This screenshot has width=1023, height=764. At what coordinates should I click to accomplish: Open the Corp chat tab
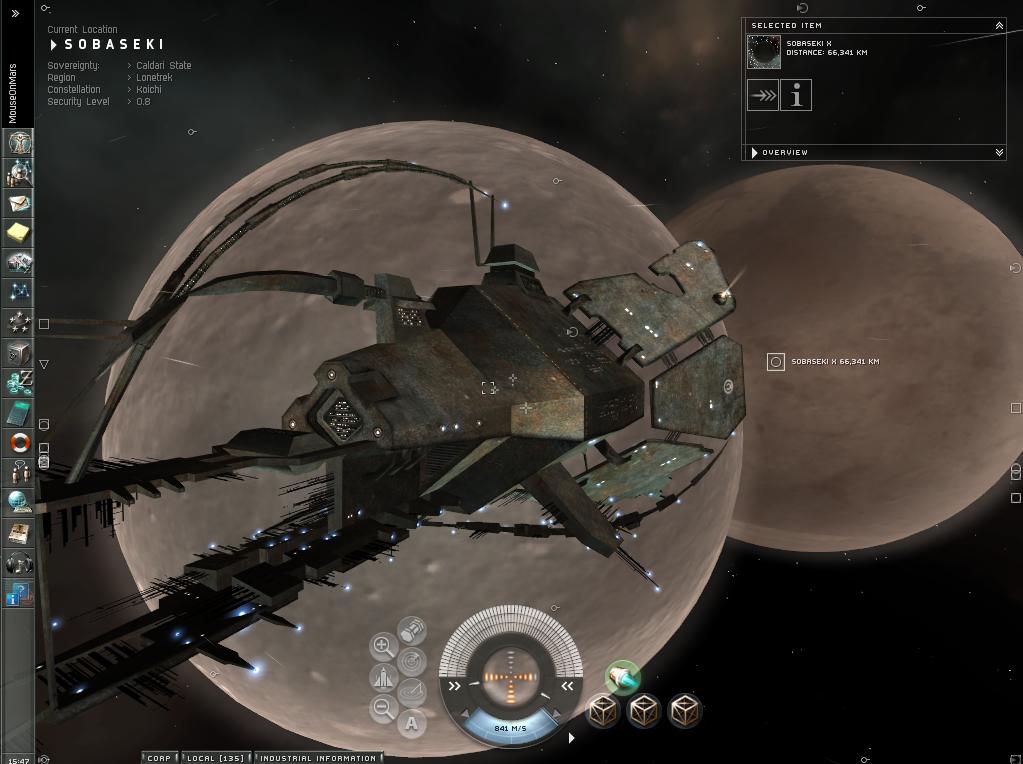(159, 758)
